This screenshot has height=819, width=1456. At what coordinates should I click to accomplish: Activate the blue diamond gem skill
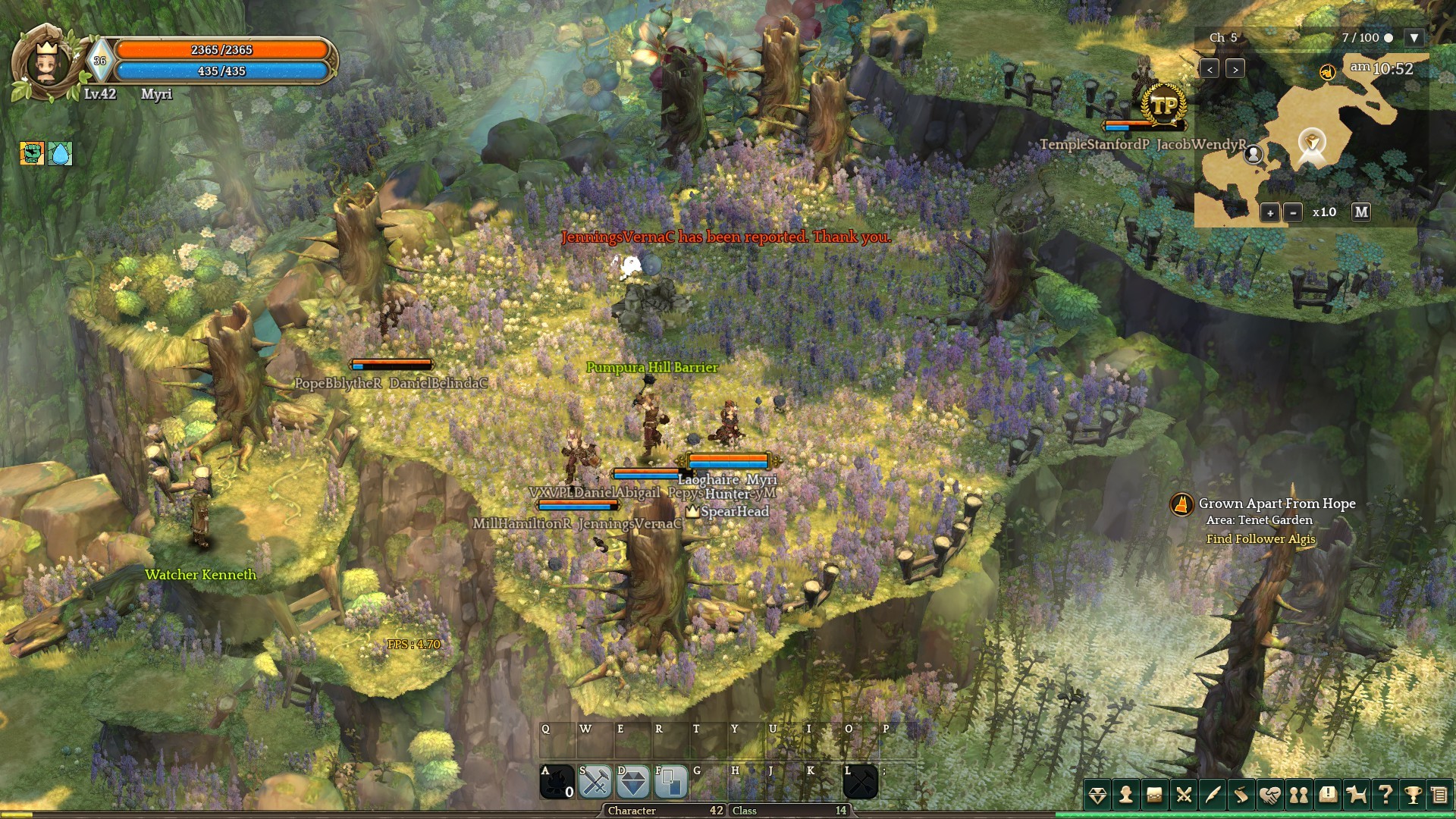pos(633,782)
